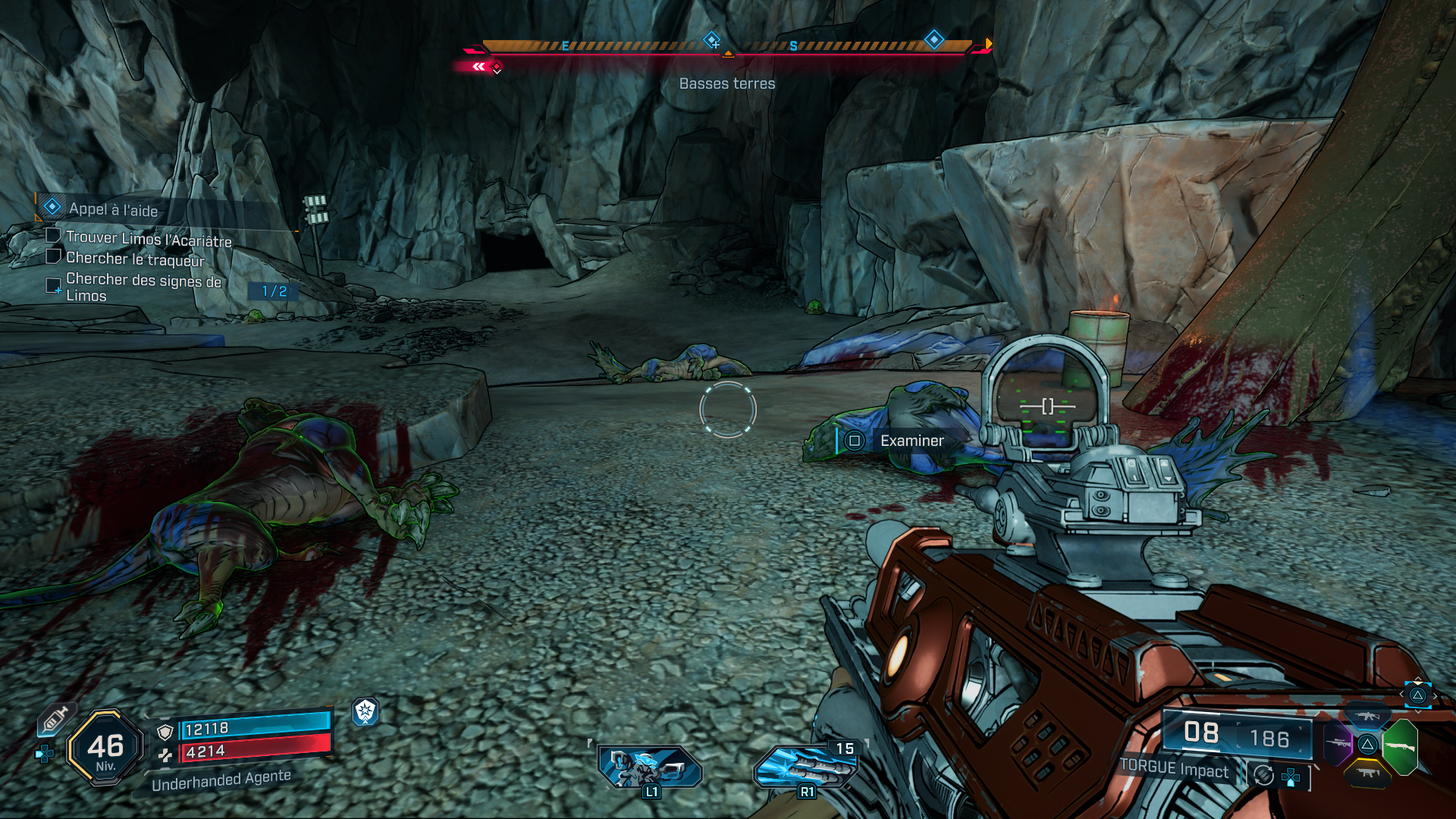Click the compass bar at the top
Screen dimensions: 1456x819
click(x=726, y=47)
